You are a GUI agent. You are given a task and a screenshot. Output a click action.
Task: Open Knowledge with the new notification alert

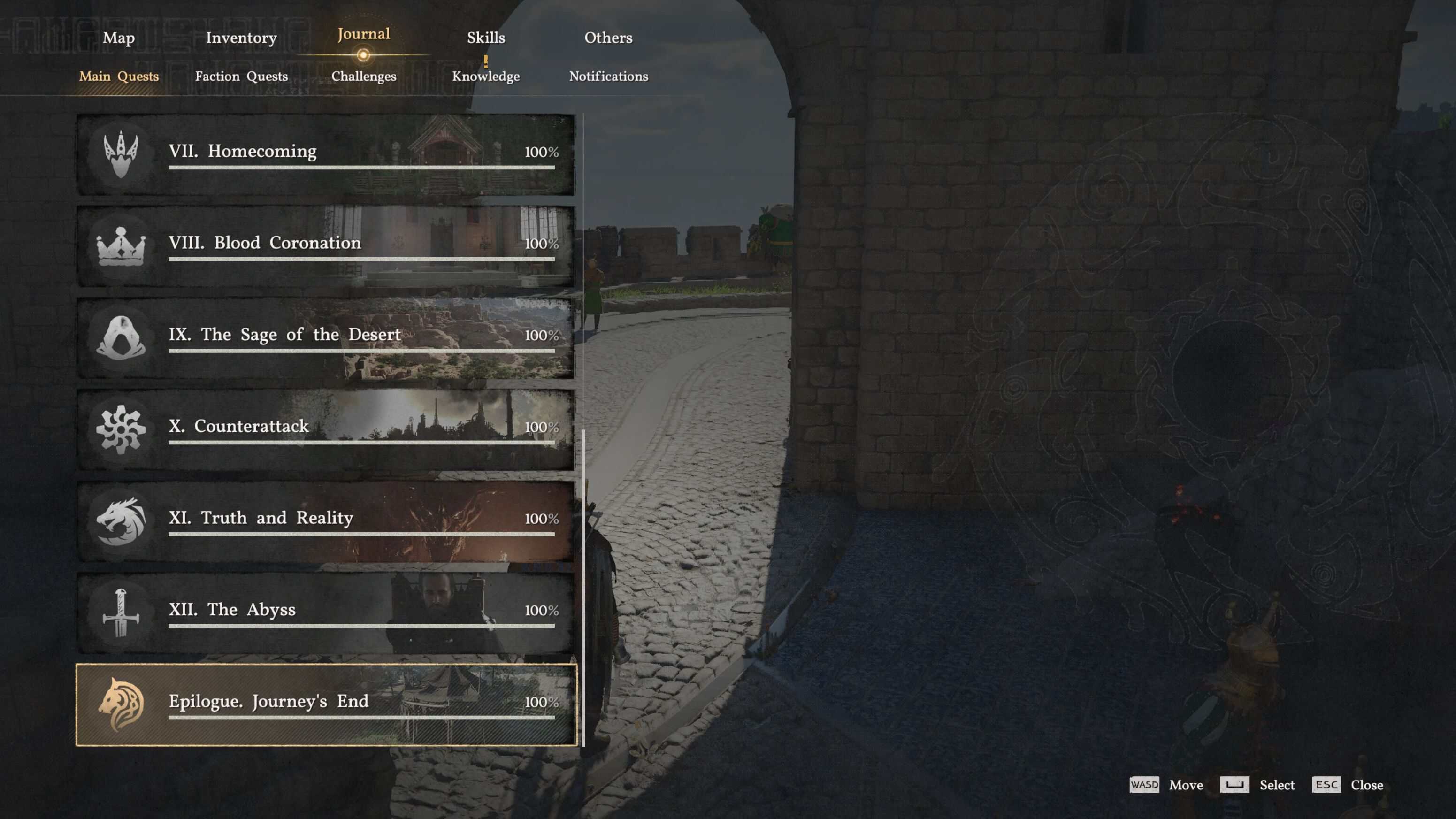(487, 77)
